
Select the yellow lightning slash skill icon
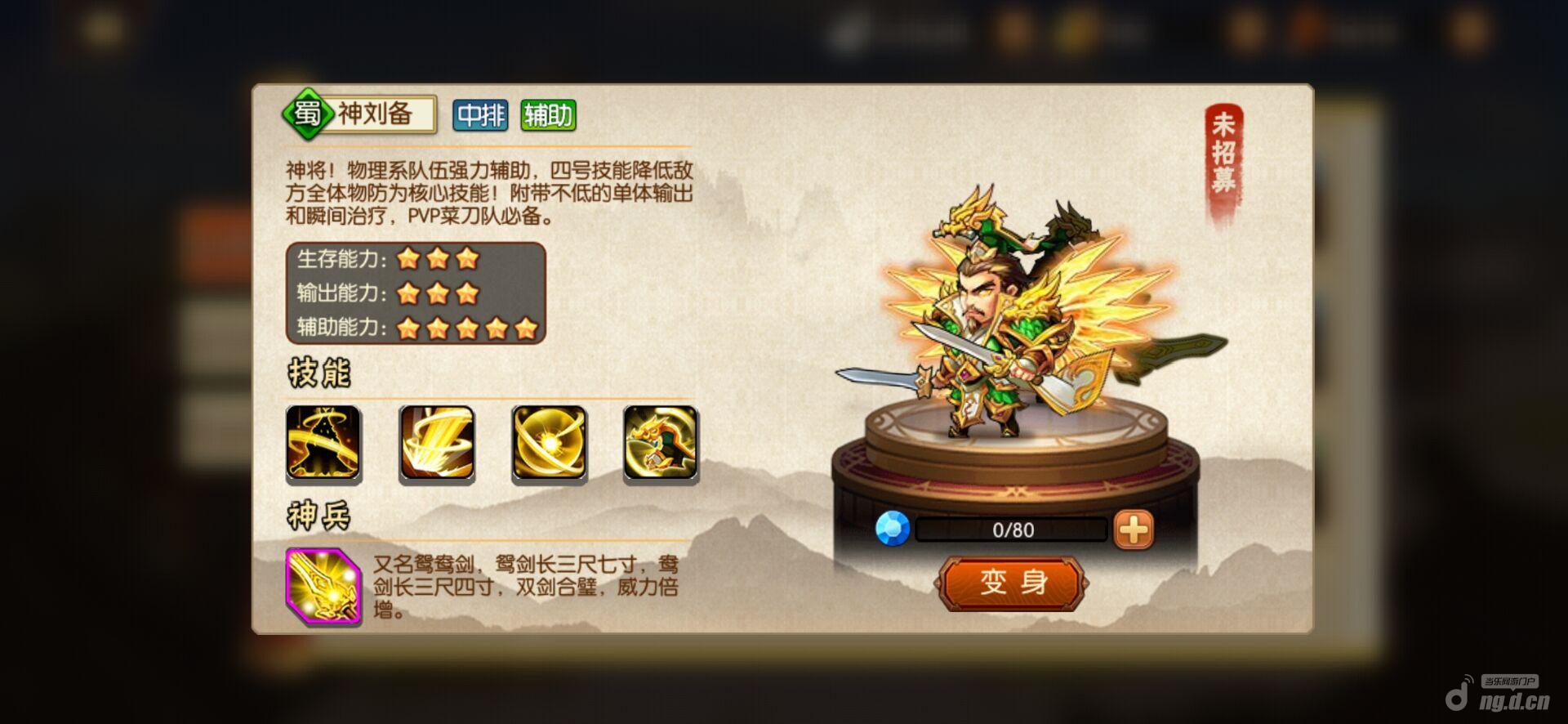pyautogui.click(x=436, y=442)
